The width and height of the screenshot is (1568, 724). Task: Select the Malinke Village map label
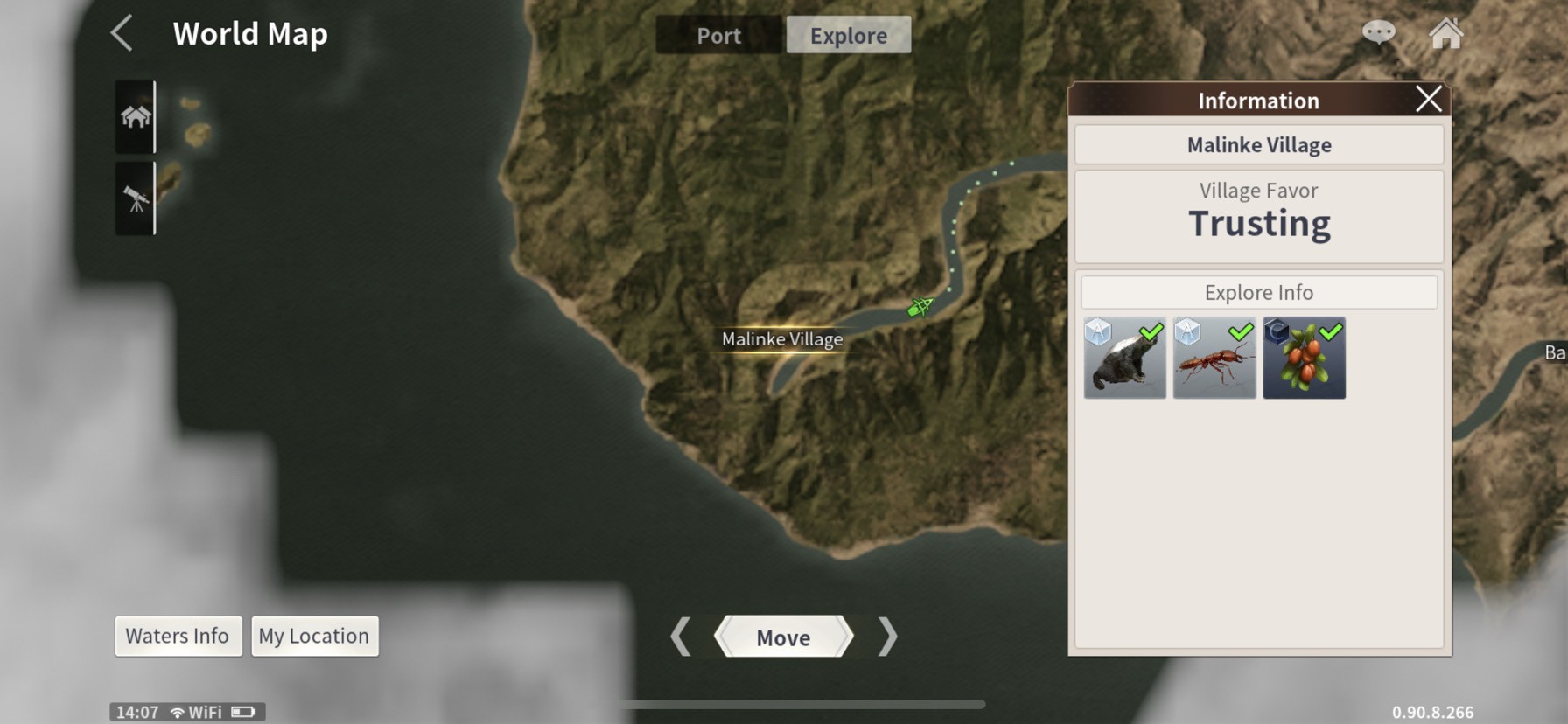[782, 339]
